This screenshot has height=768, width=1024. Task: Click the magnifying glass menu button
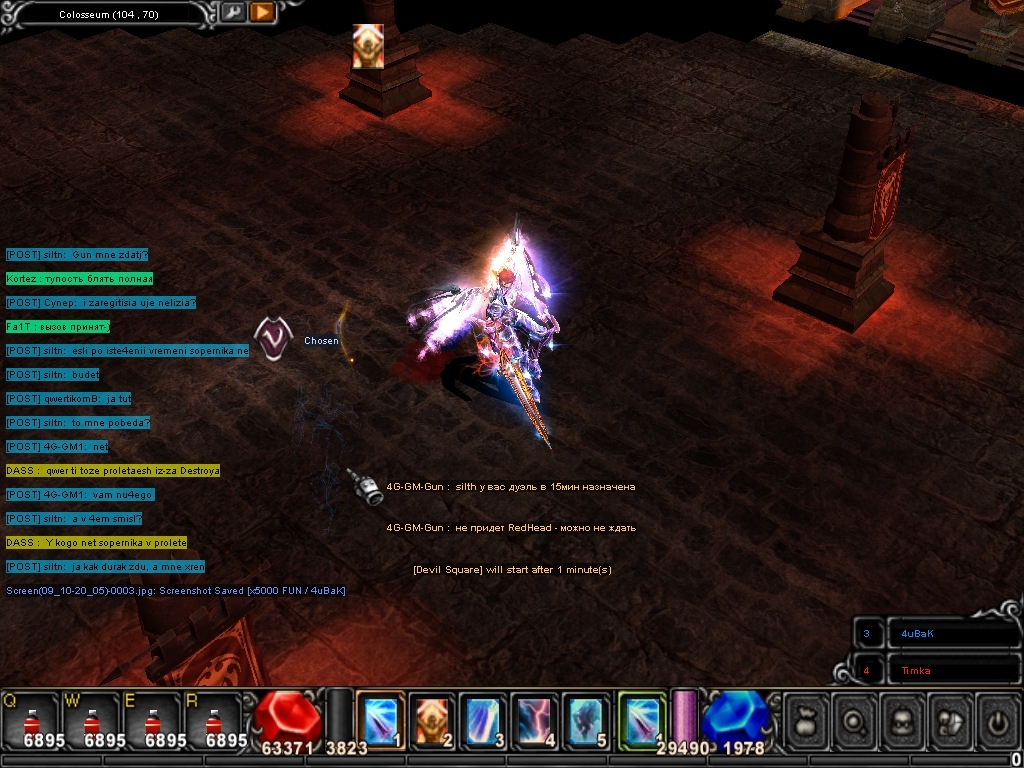pyautogui.click(x=853, y=720)
